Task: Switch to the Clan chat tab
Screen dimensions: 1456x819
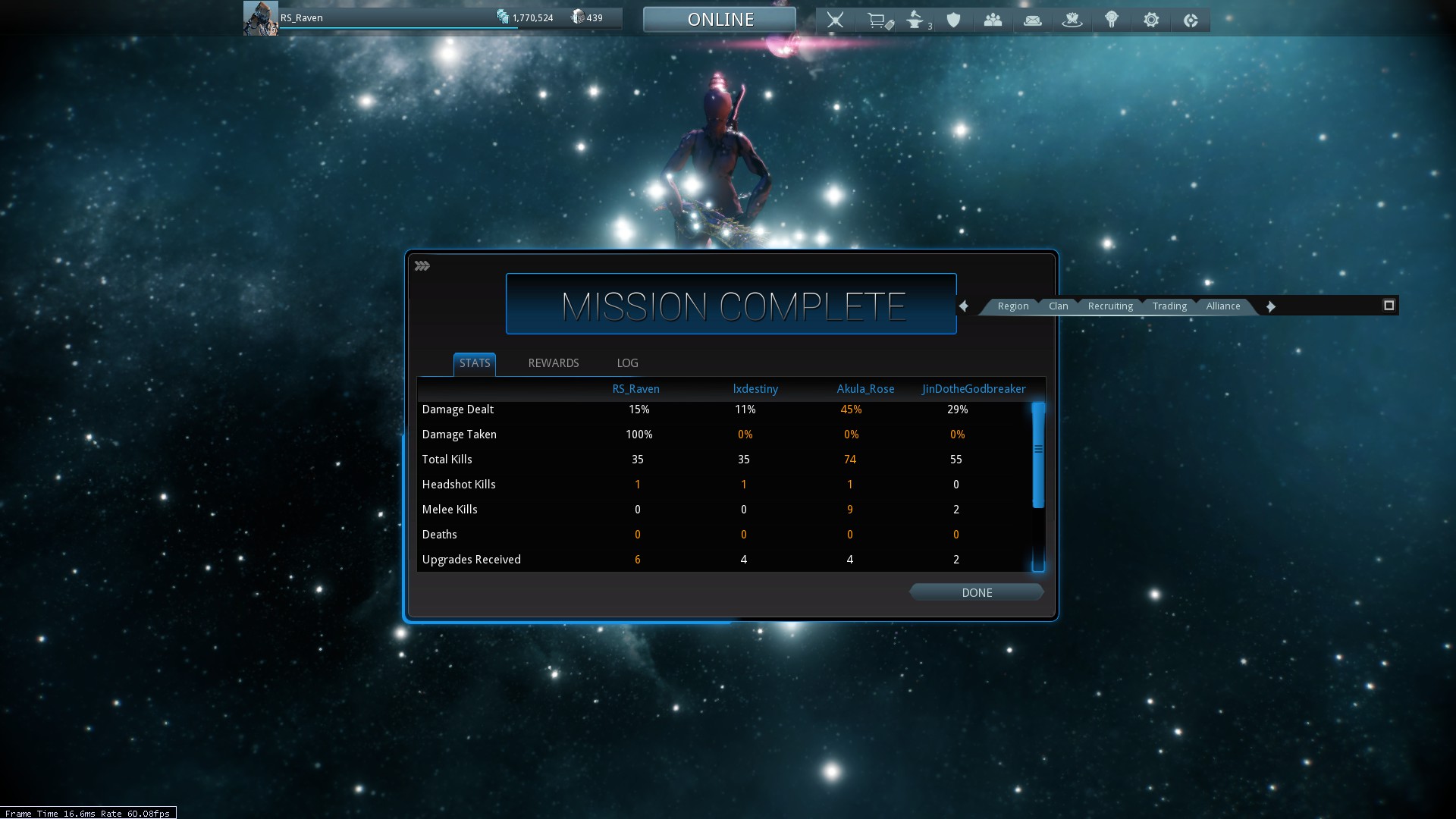Action: 1058,306
